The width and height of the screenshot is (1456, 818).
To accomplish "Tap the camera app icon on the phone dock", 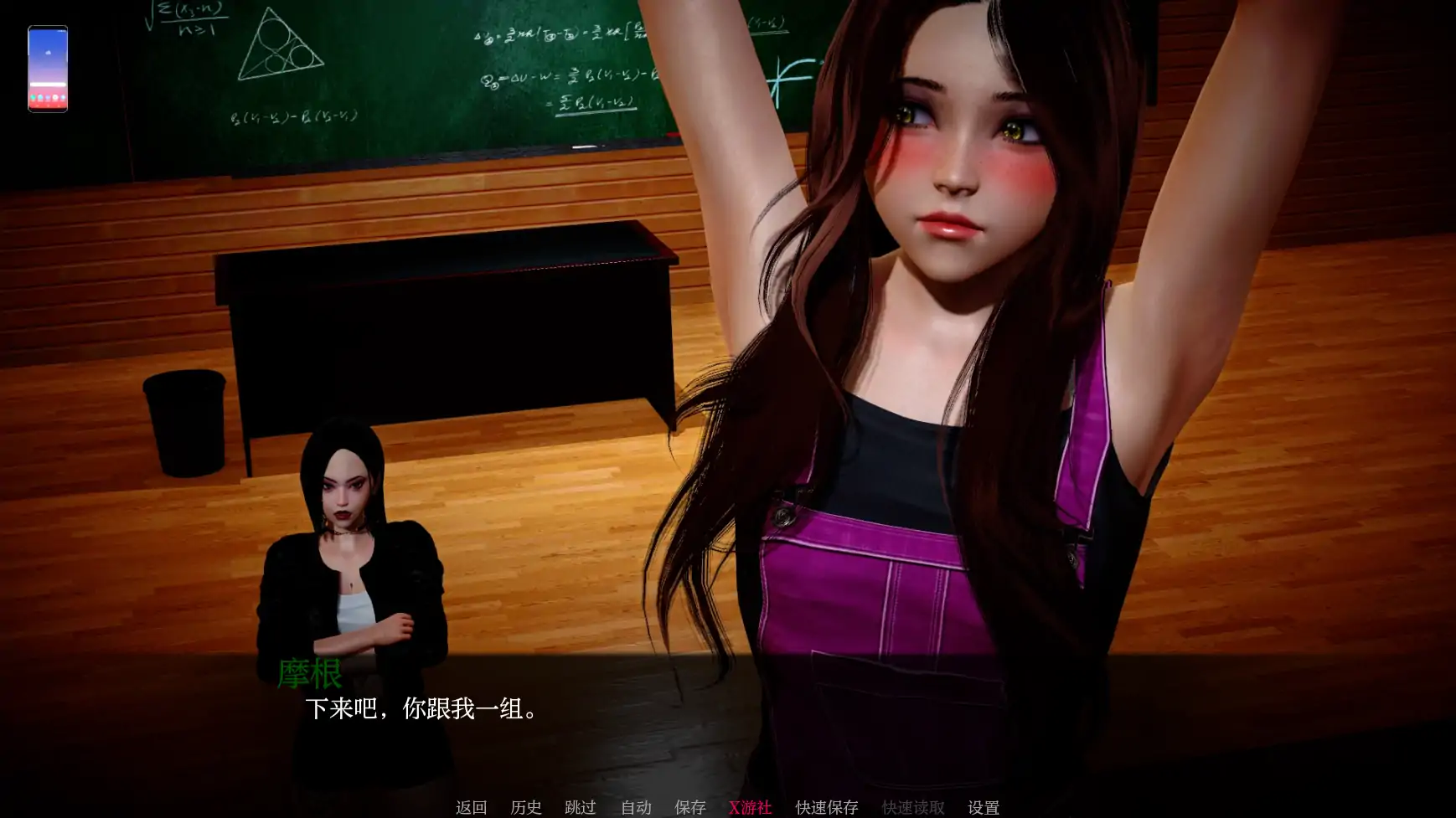I will pos(54,97).
